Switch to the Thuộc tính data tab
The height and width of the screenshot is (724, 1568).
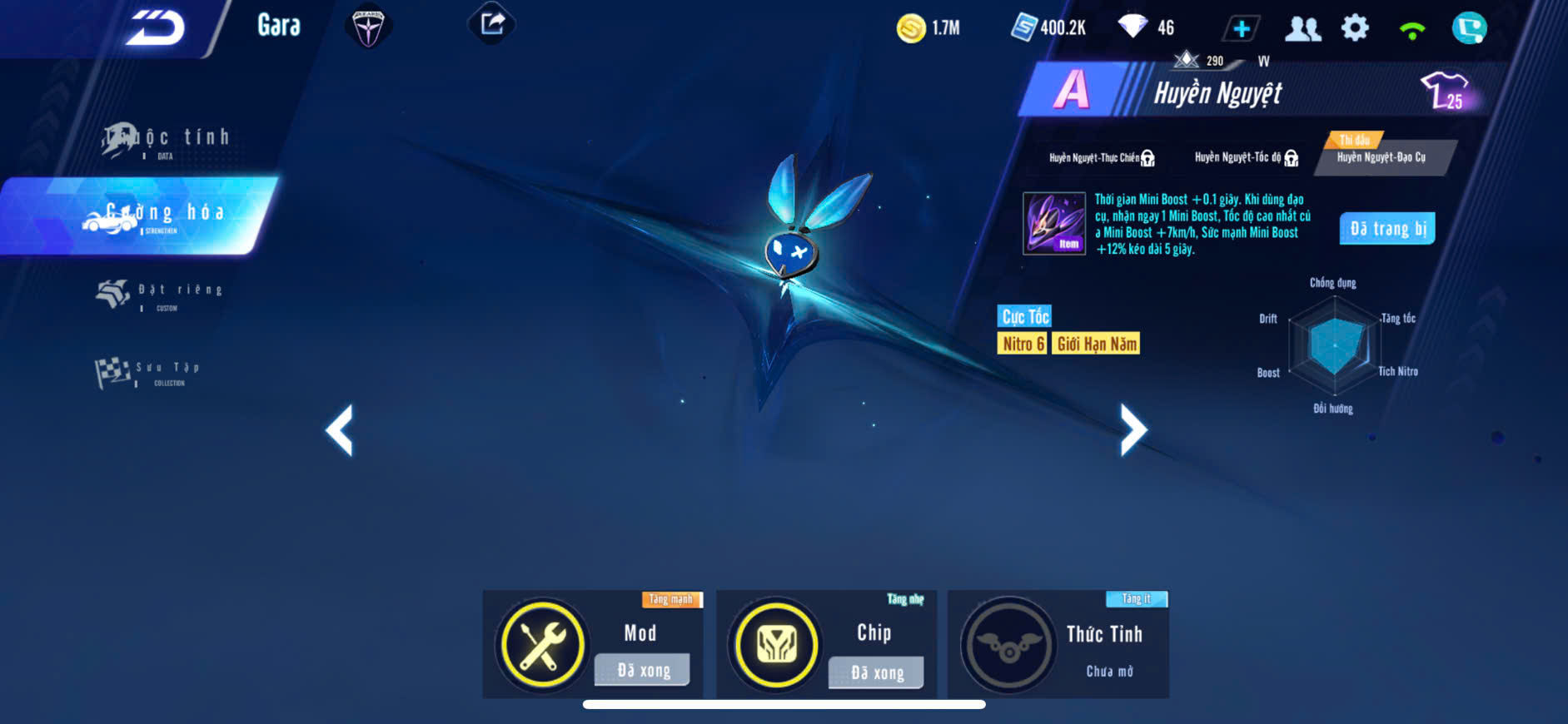(x=166, y=140)
